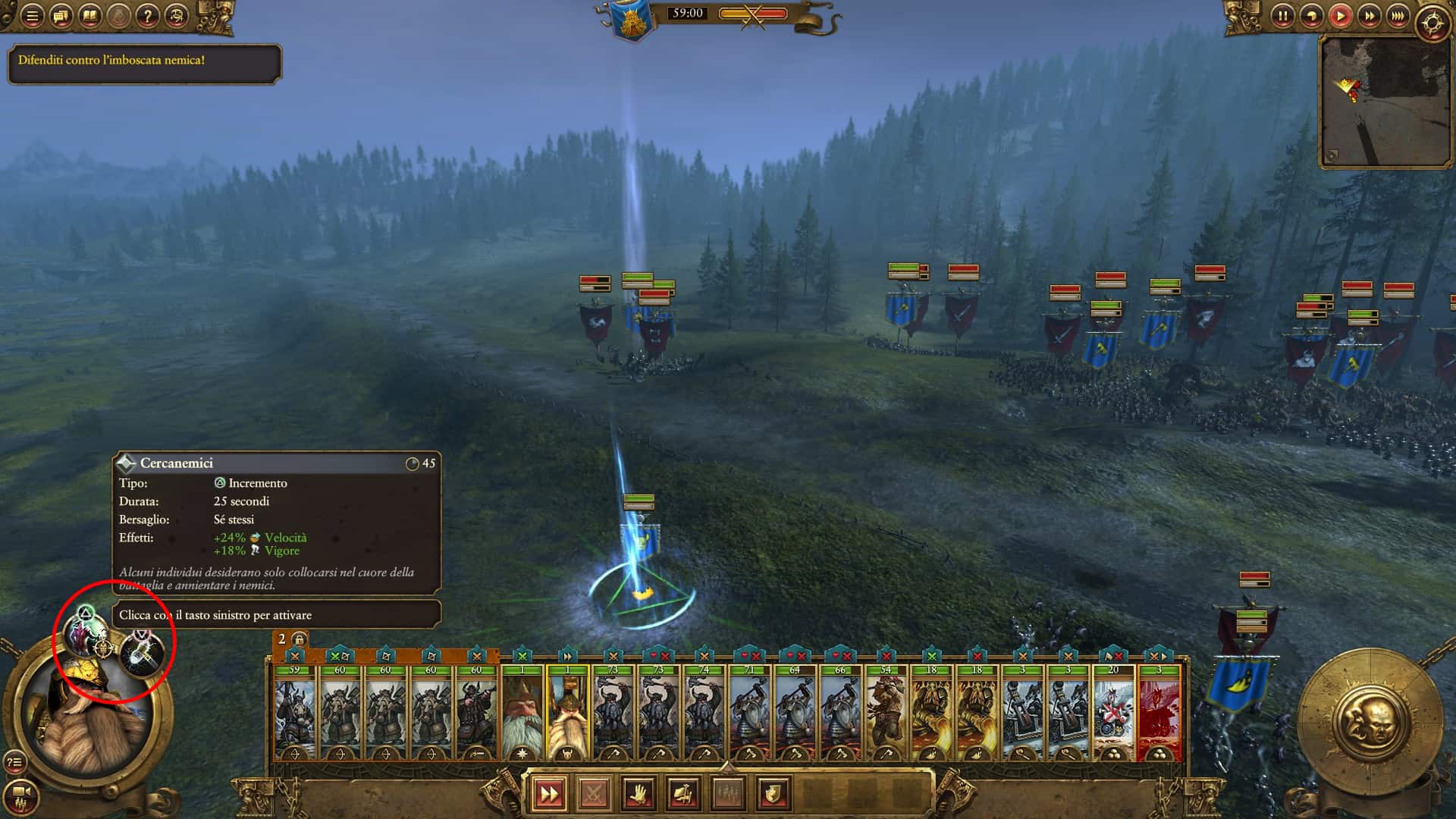Set battle to slow motion speed
This screenshot has height=819, width=1456.
click(1311, 16)
